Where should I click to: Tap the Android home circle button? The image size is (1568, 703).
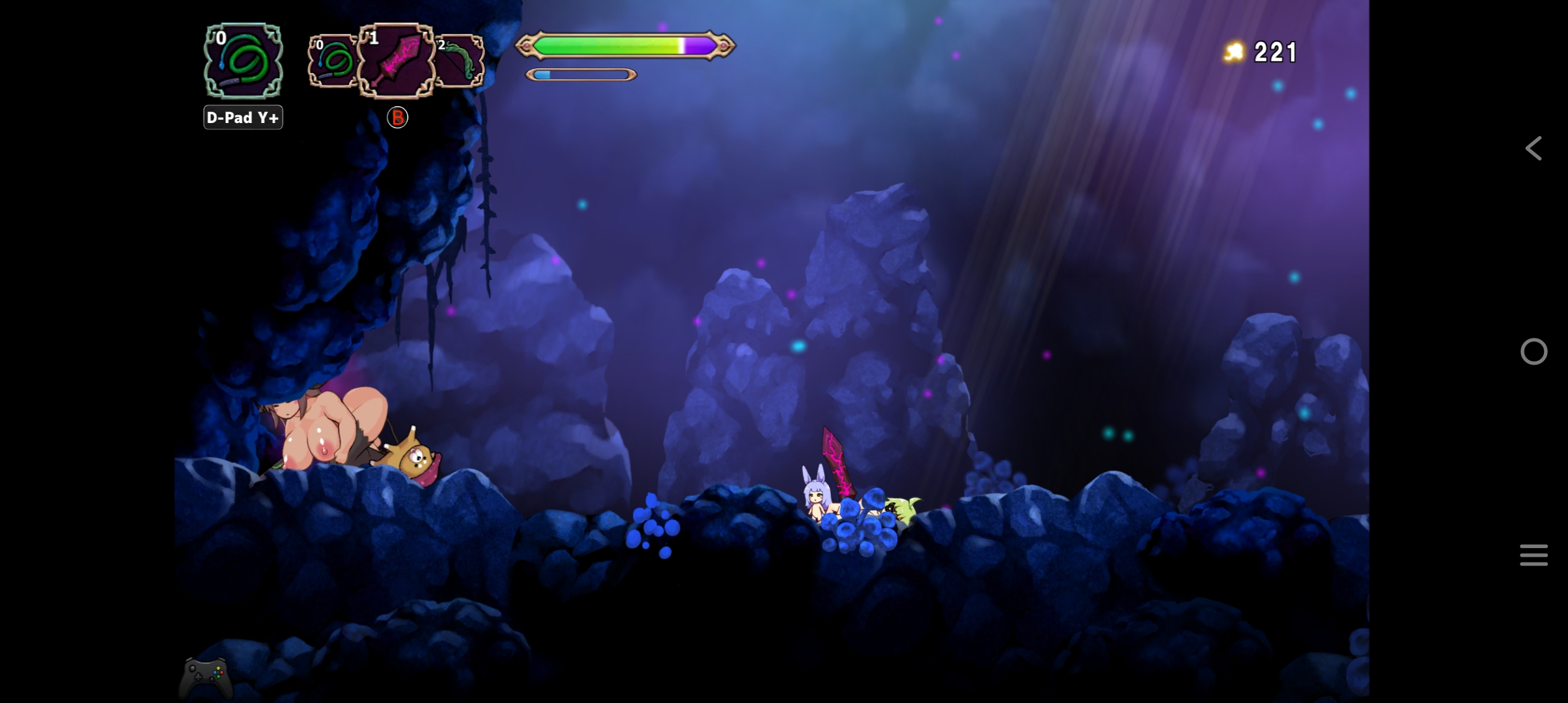[1533, 351]
